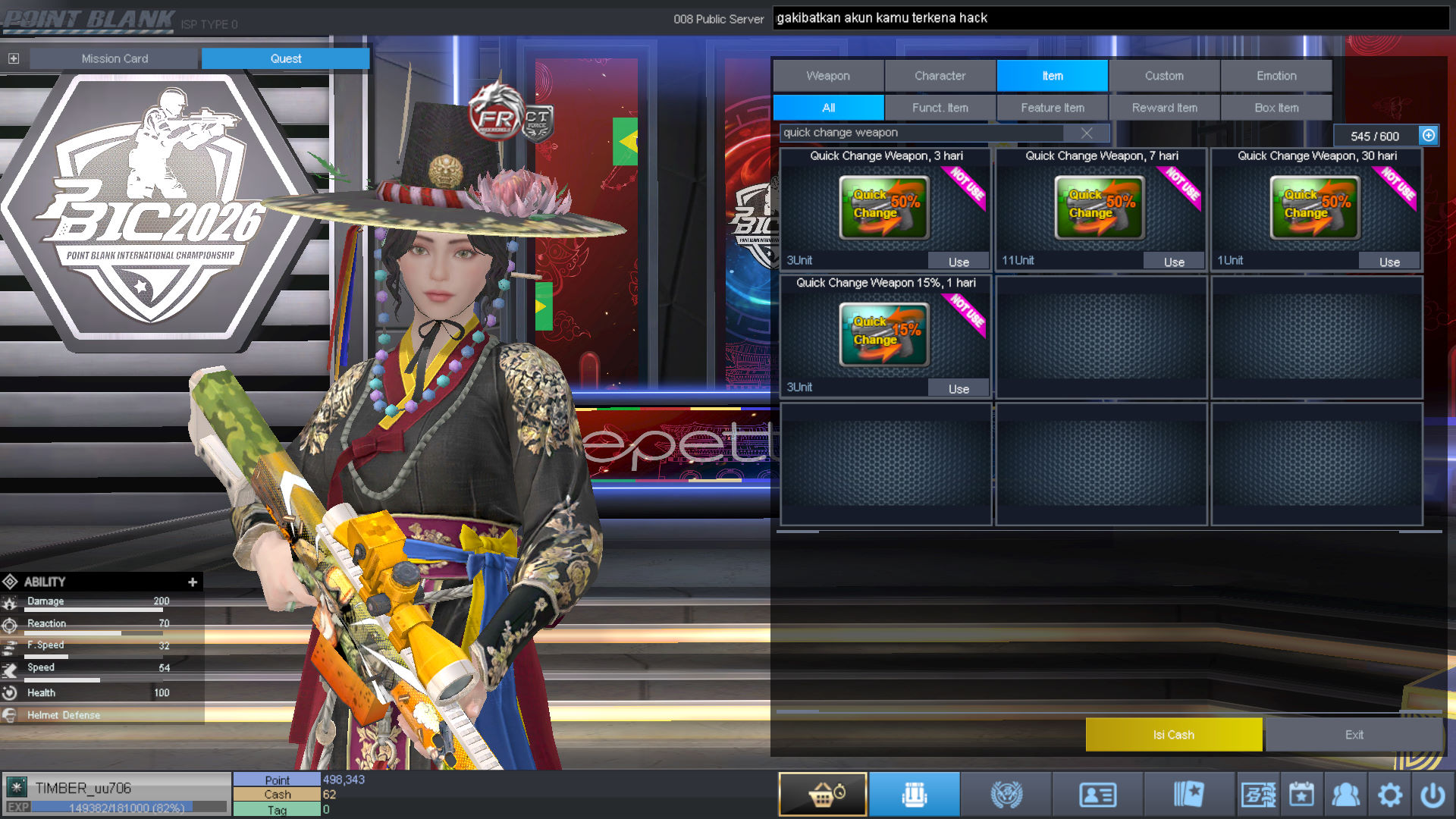
Task: Choose the Feature Item filter
Action: coord(1052,108)
